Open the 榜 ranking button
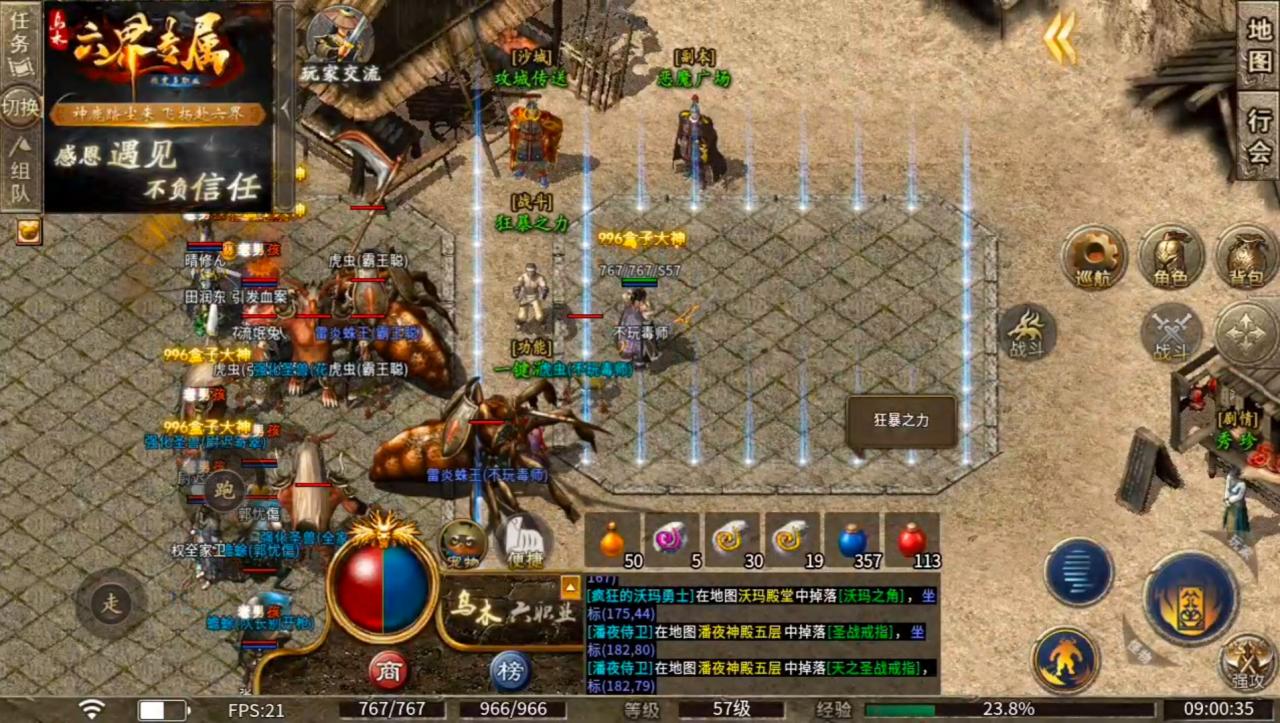 point(510,670)
